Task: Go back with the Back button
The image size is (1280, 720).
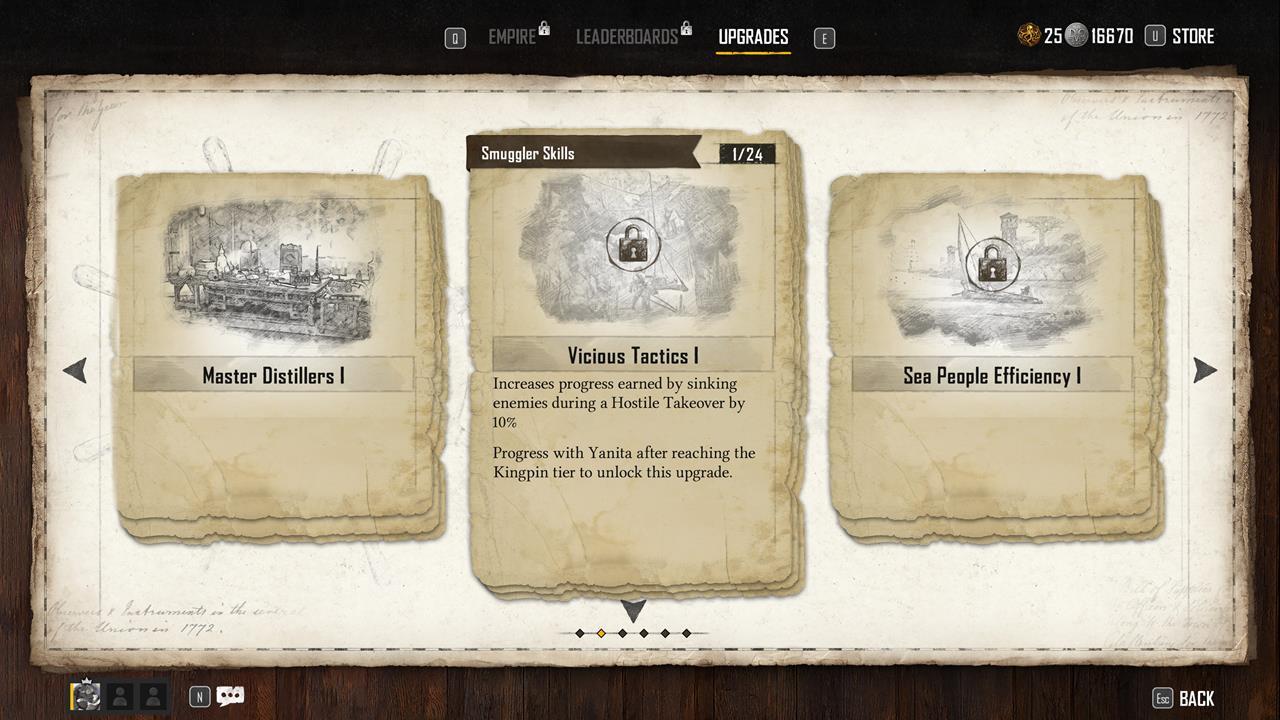Action: point(1196,699)
